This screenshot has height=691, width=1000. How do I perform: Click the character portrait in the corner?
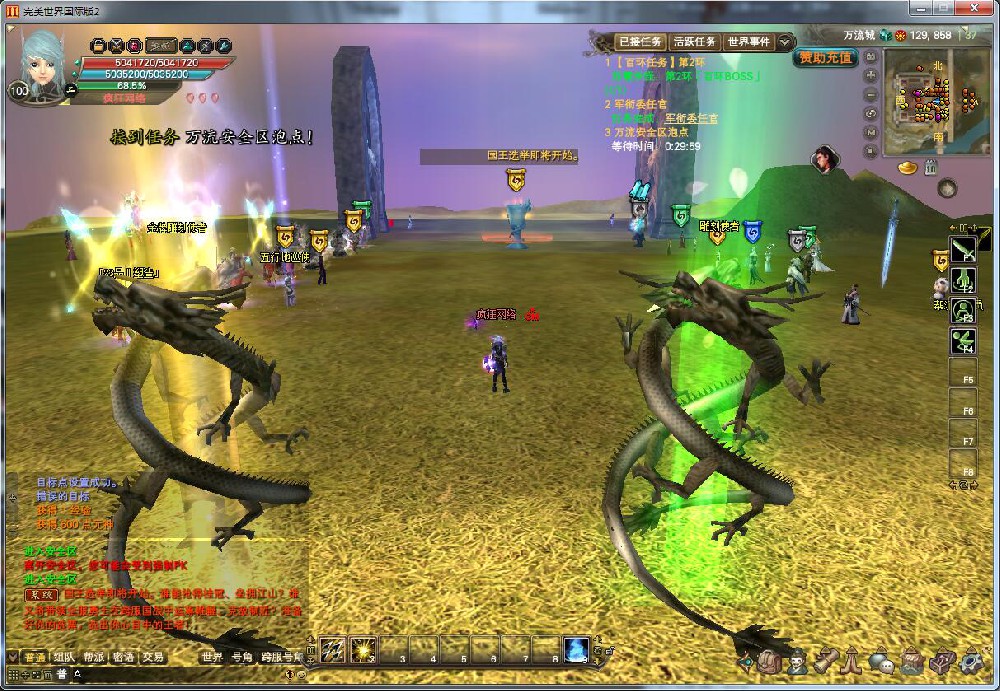click(43, 60)
